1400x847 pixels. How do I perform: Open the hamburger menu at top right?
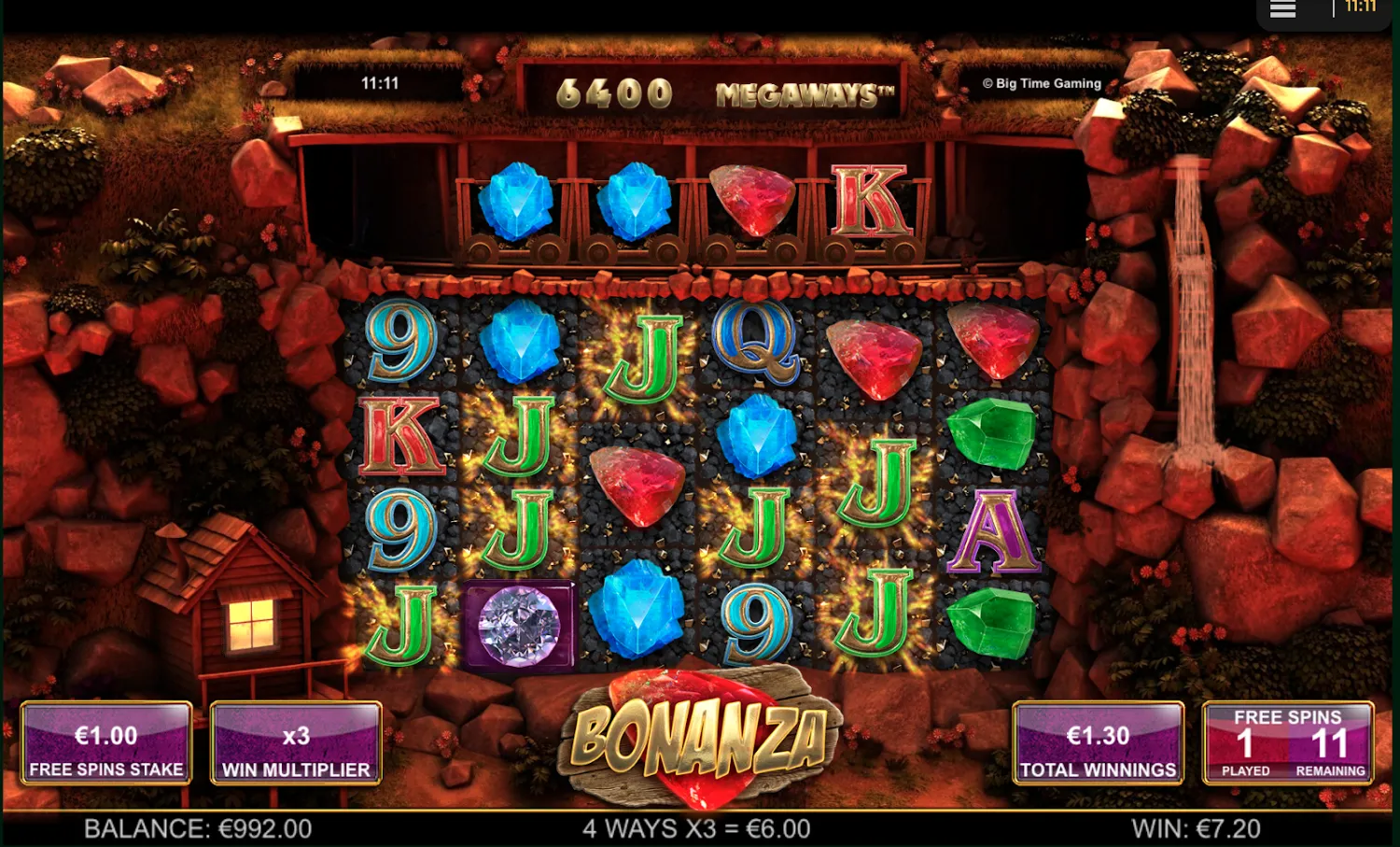coord(1281,9)
